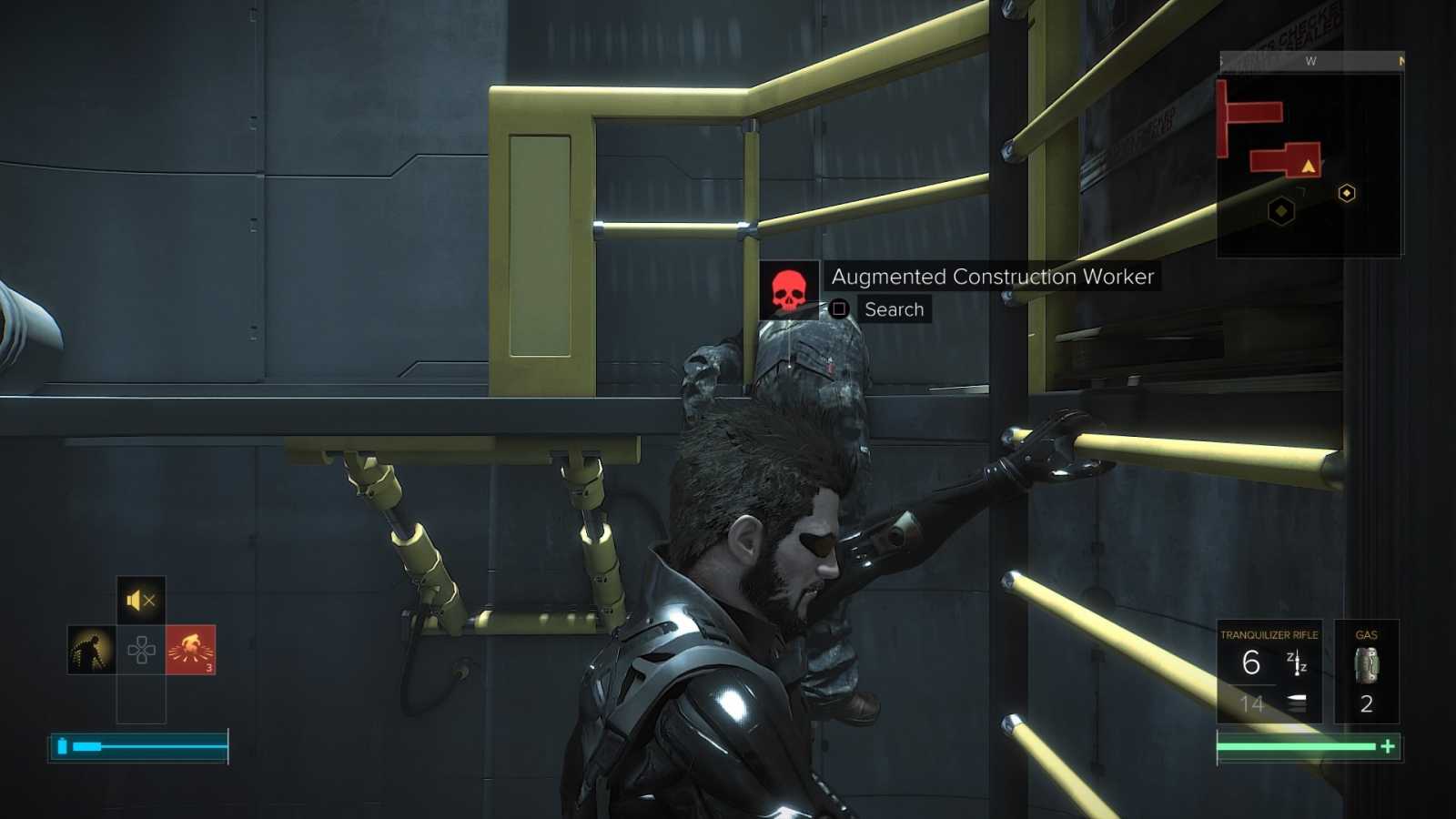Click the plus symbol on the energy gauge
Viewport: 1456px width, 819px height.
click(1387, 746)
